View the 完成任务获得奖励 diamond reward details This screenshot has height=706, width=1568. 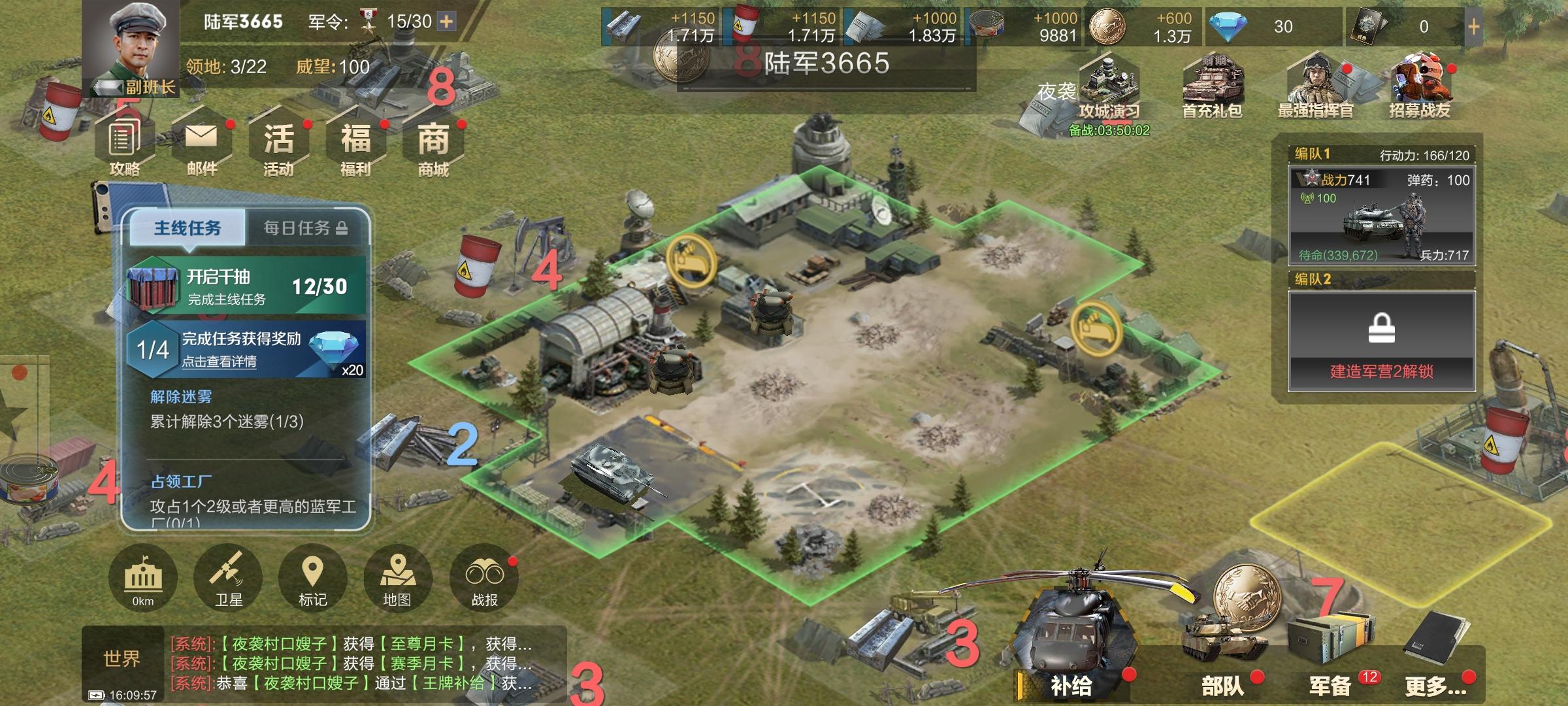[x=247, y=350]
